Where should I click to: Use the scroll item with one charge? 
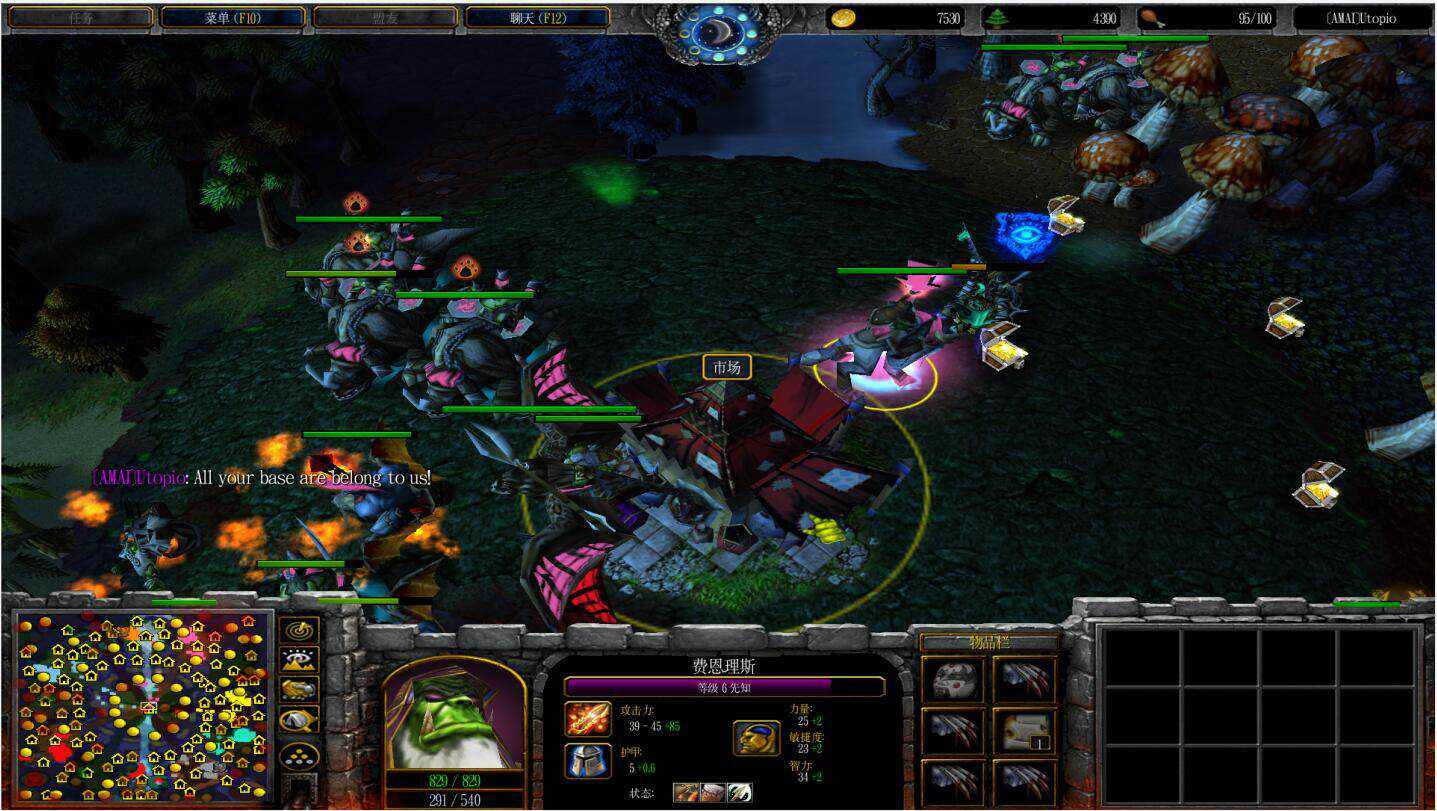point(1025,731)
